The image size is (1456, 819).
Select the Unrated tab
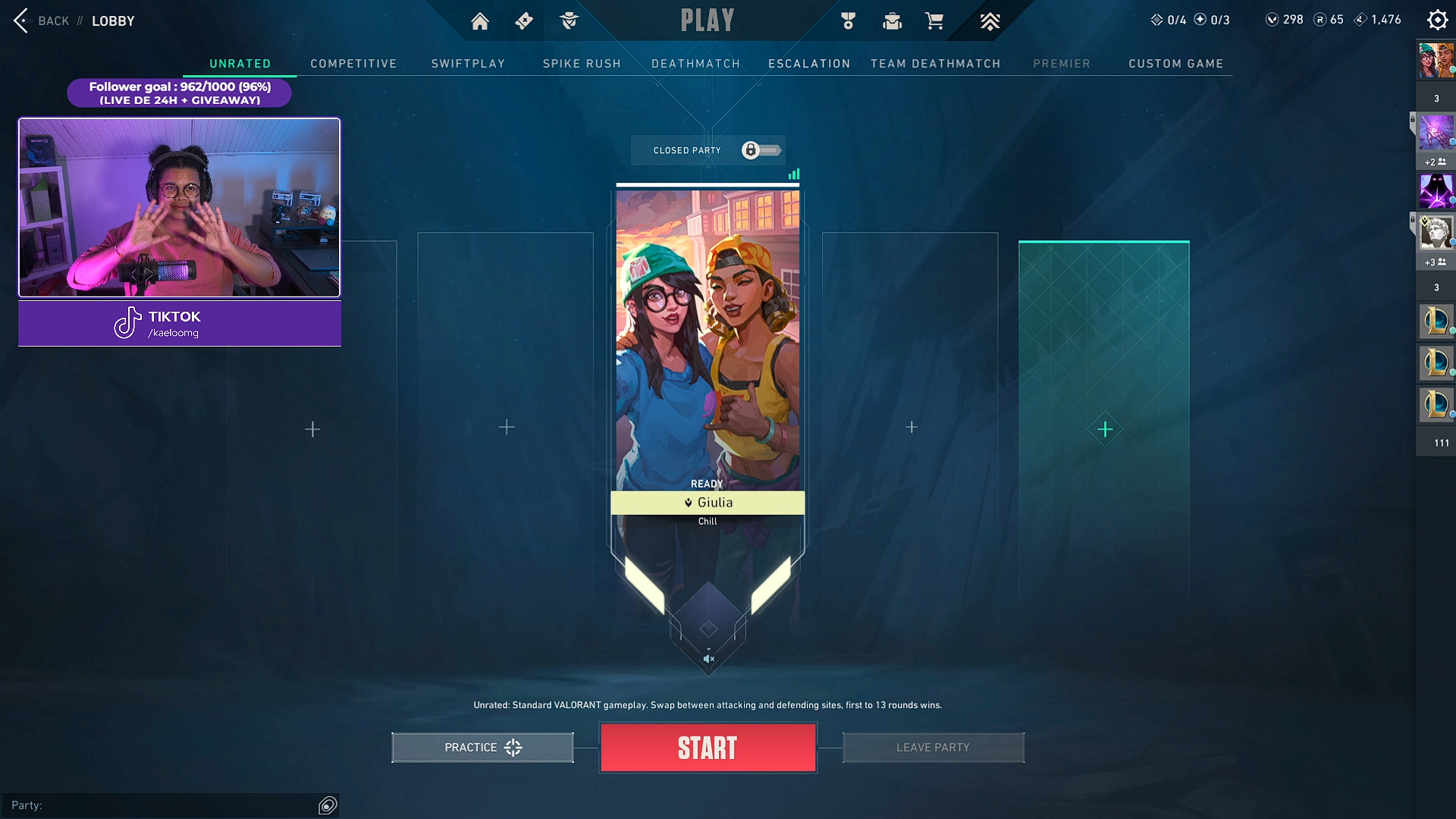click(x=240, y=64)
